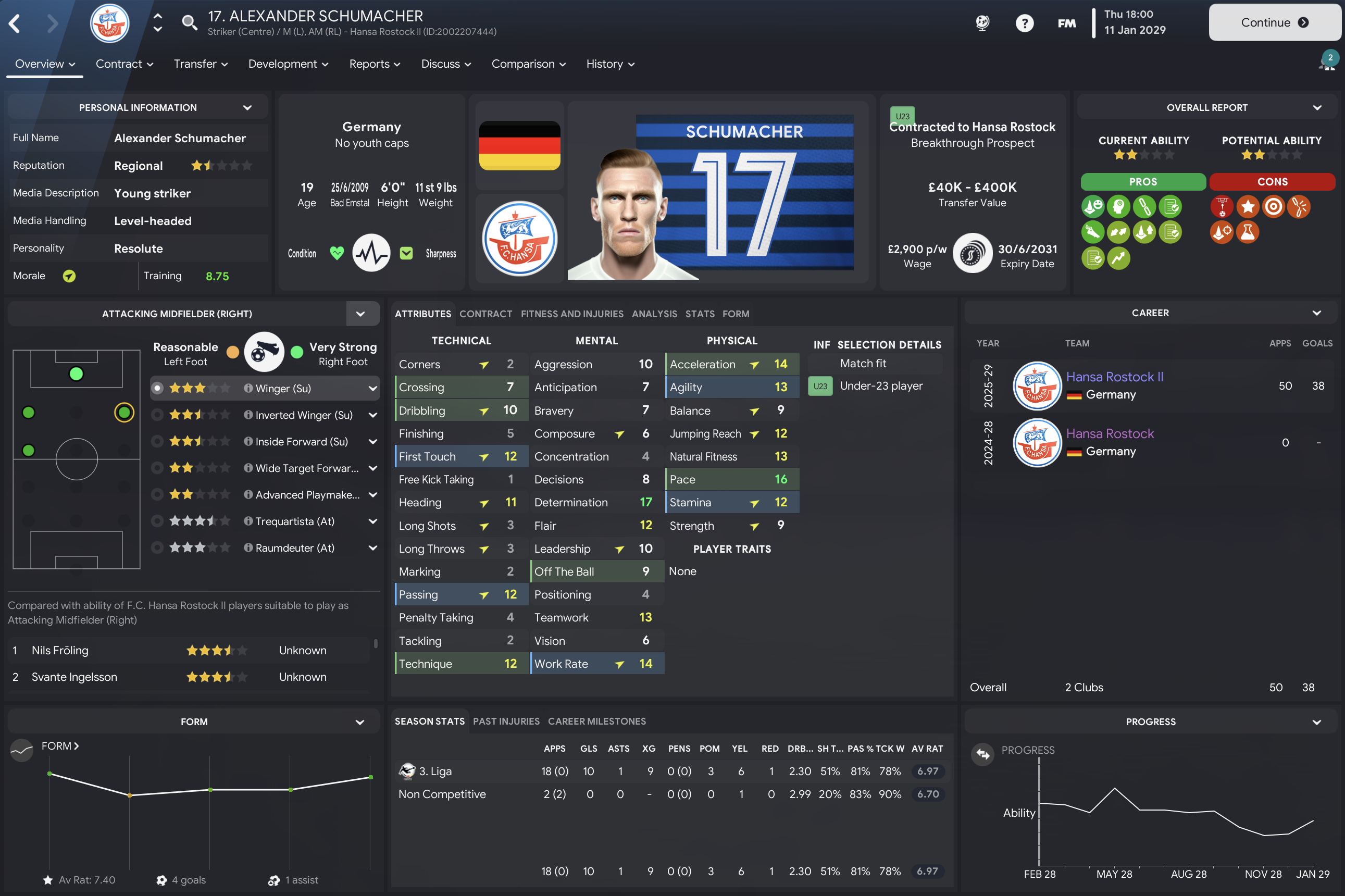Click the Condition heart icon
The image size is (1345, 896).
click(x=337, y=253)
